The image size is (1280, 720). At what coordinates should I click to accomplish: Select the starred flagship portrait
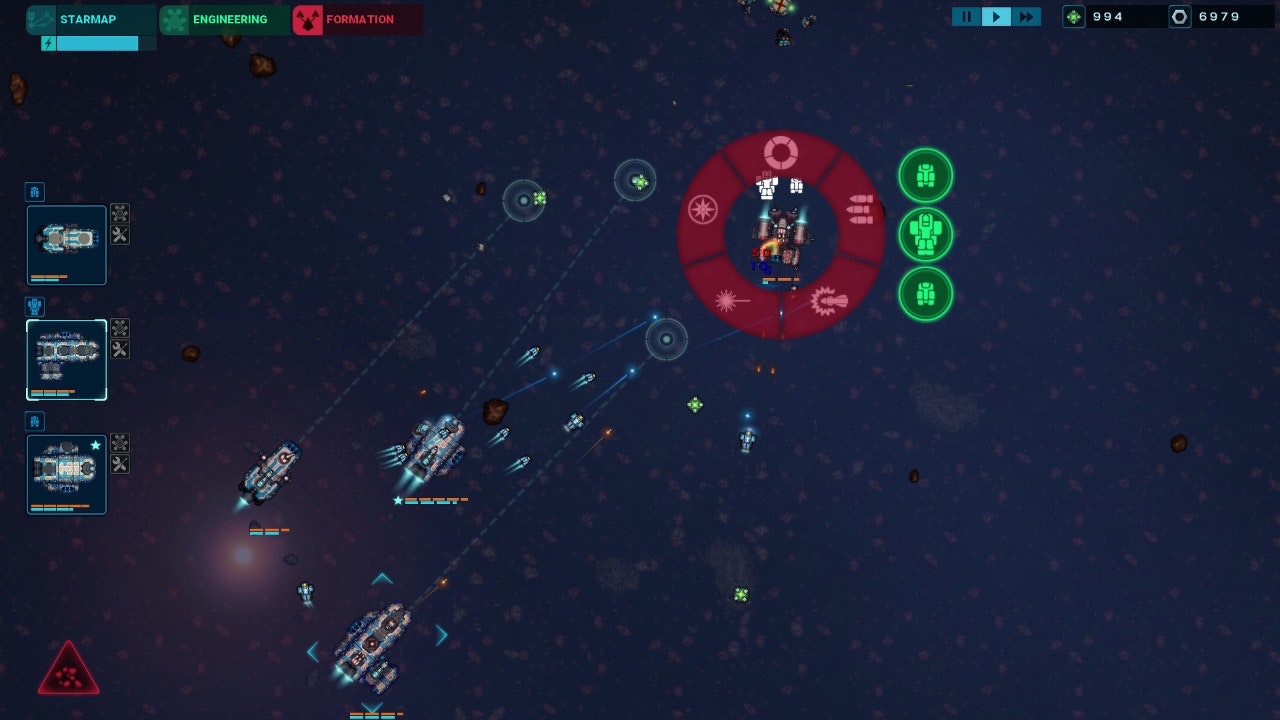(x=67, y=474)
